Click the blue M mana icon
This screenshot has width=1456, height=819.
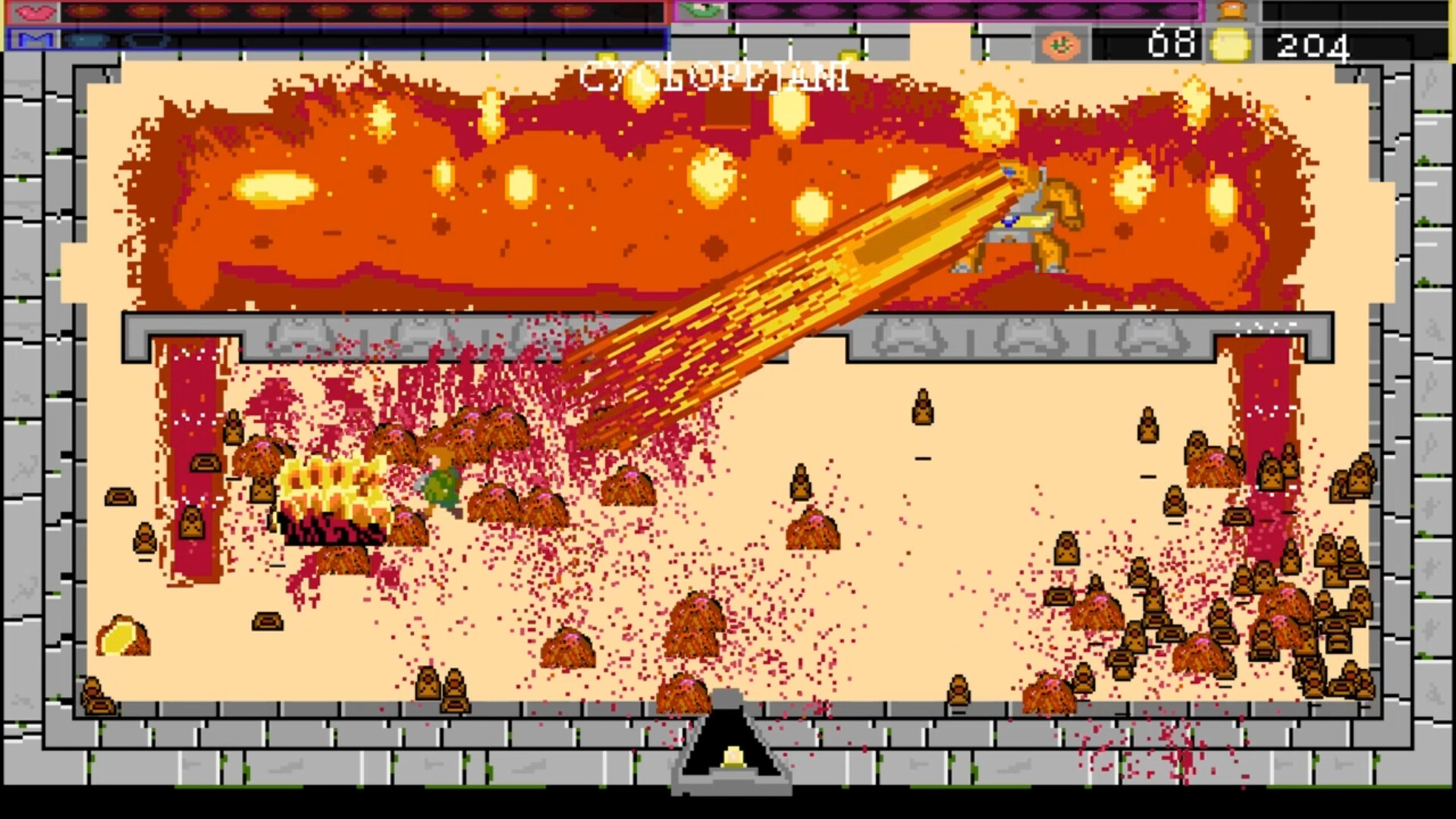[34, 38]
